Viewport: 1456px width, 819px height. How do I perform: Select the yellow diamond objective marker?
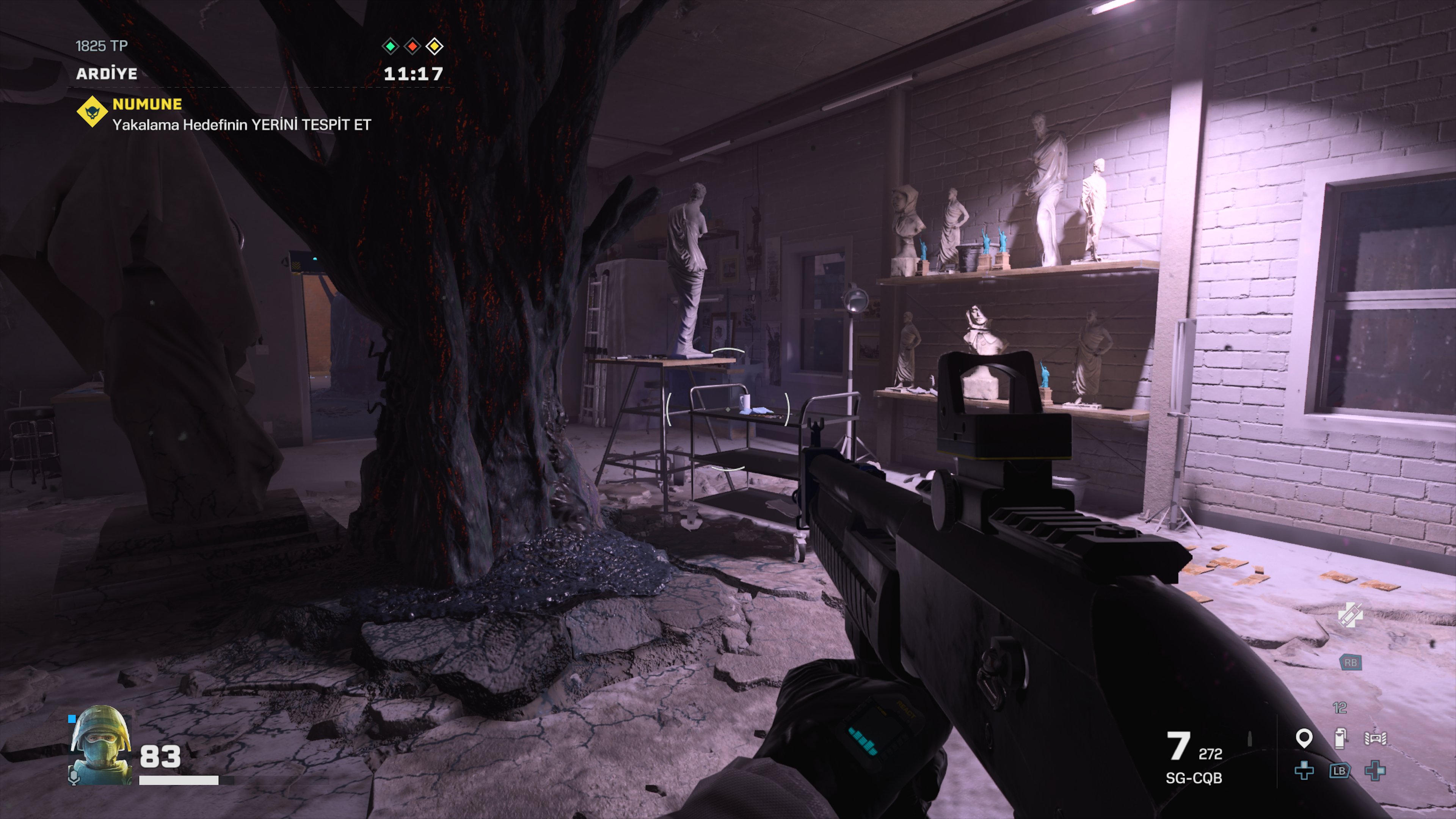pos(434,46)
